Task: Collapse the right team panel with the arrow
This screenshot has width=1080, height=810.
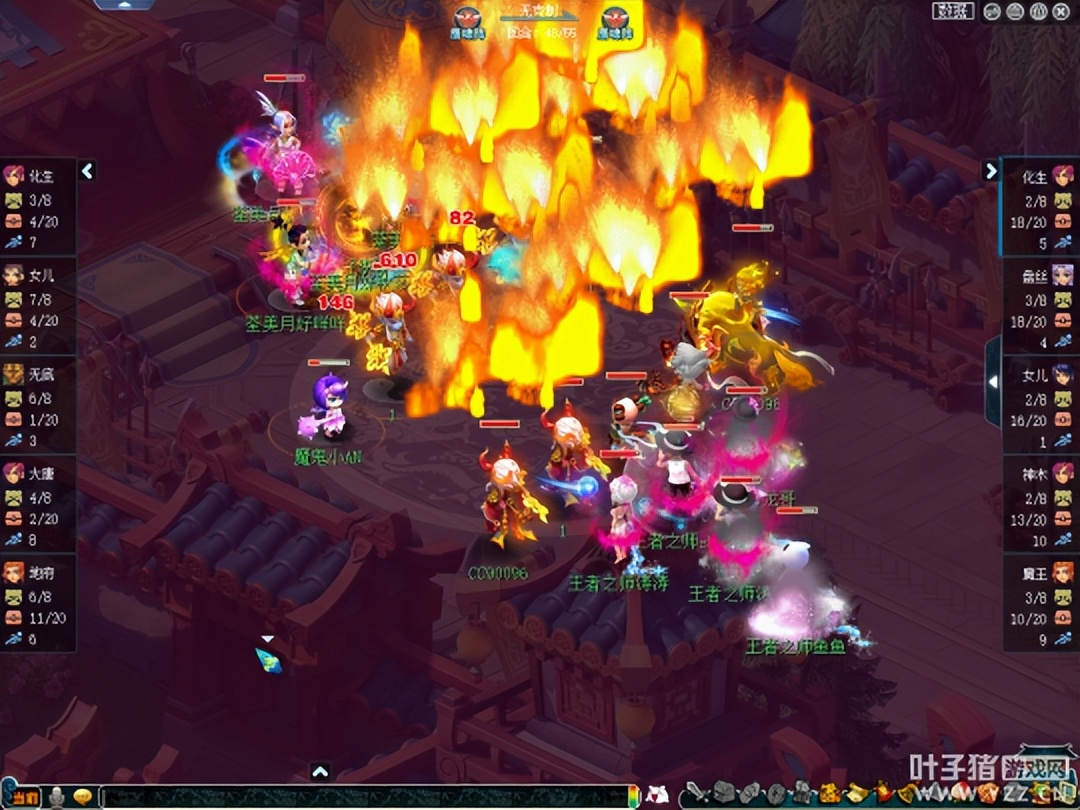Action: point(991,171)
